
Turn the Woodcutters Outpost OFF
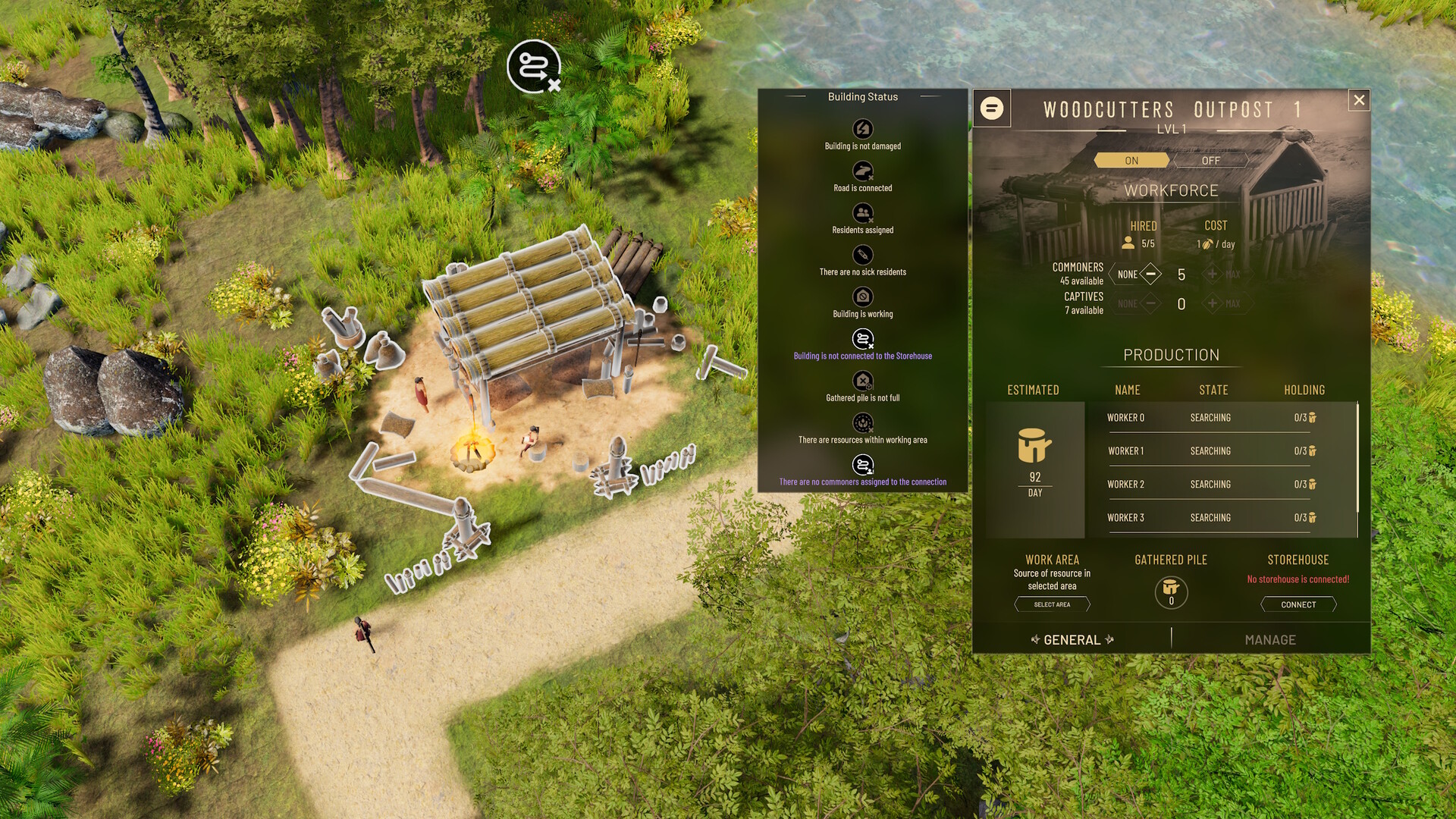pyautogui.click(x=1210, y=160)
